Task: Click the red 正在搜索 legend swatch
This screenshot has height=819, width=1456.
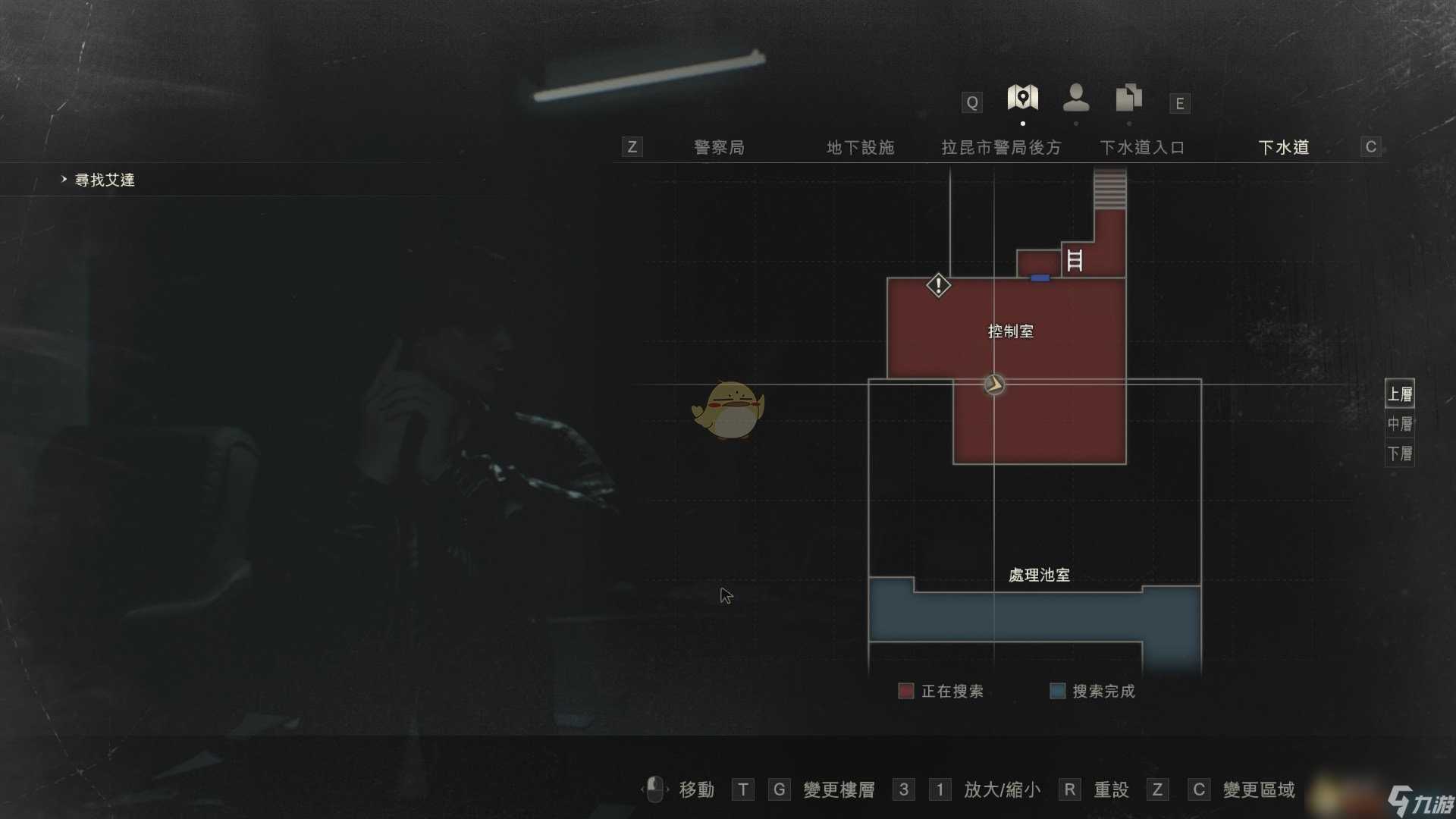Action: coord(905,691)
